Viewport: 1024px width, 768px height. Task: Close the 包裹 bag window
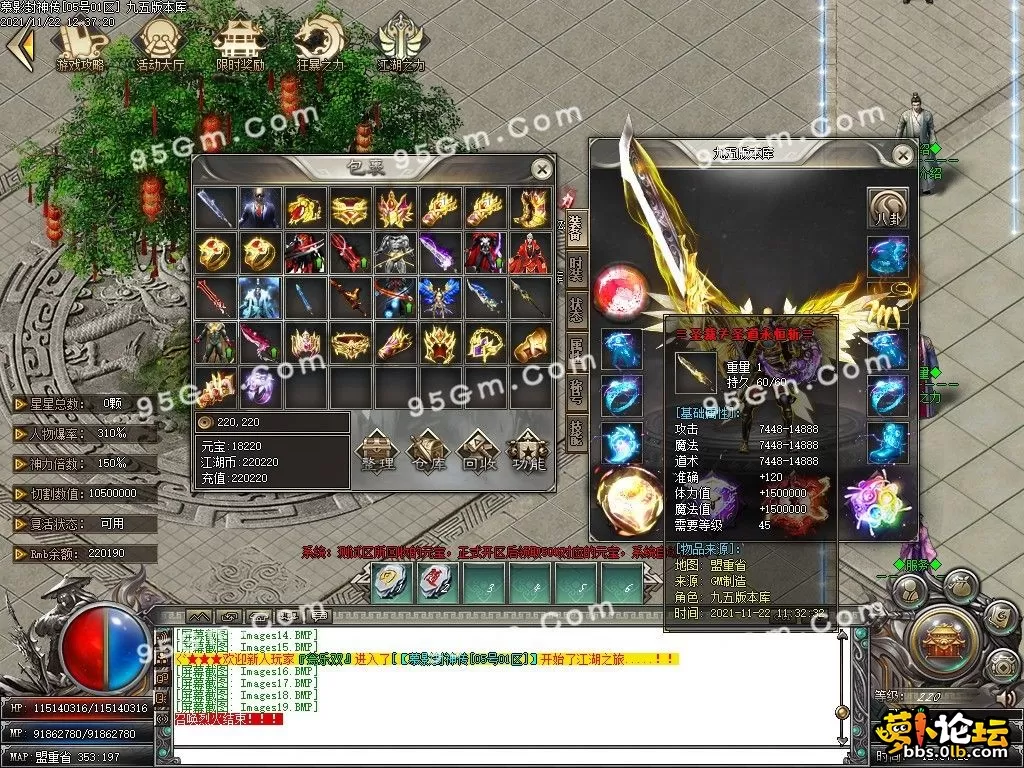point(541,169)
